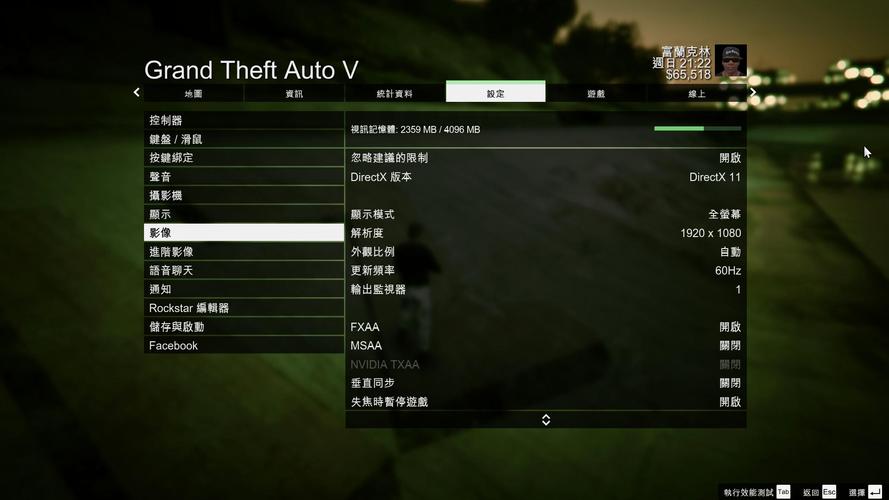This screenshot has height=500, width=889.
Task: Toggle the FXAA option
Action: click(545, 327)
